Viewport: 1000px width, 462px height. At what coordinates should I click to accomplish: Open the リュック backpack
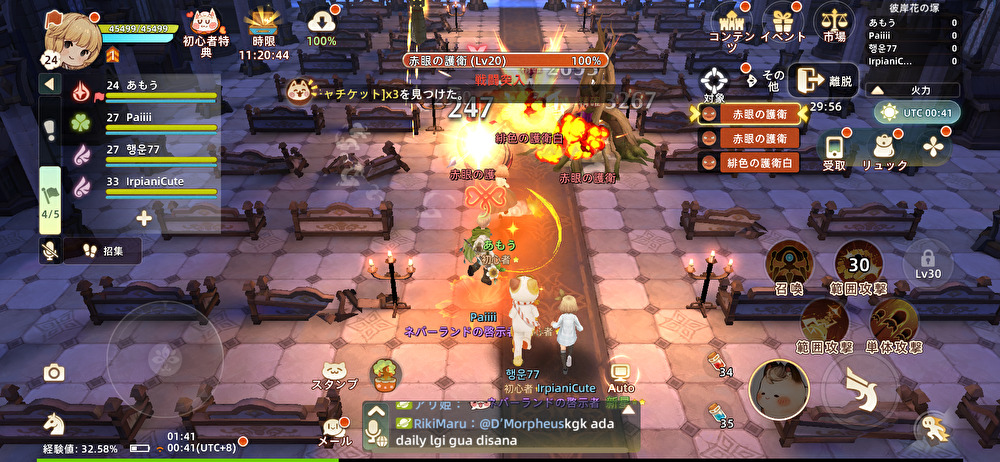click(x=884, y=148)
